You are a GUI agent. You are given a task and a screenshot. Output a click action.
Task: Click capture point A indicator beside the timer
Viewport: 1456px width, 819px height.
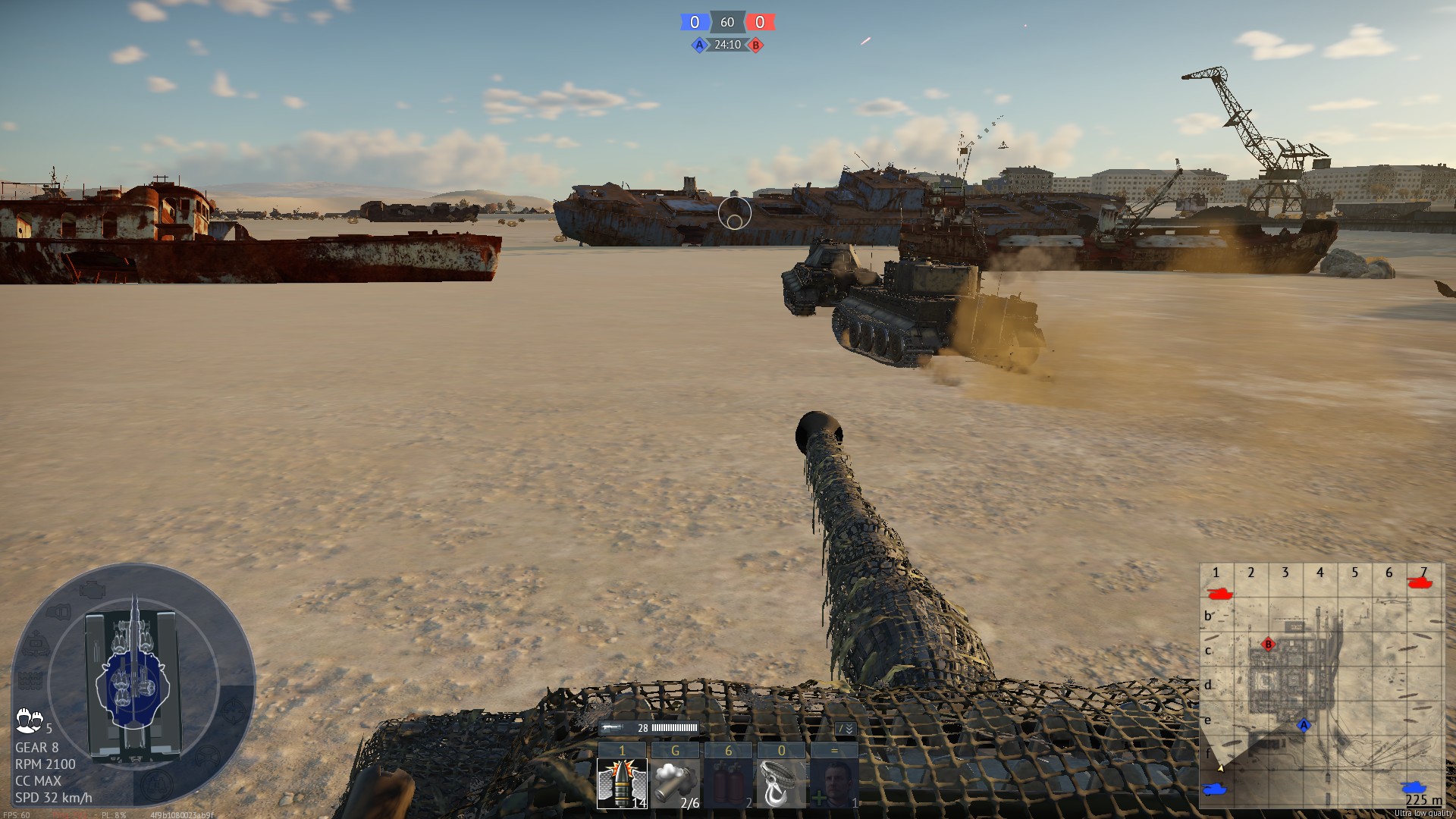coord(699,45)
